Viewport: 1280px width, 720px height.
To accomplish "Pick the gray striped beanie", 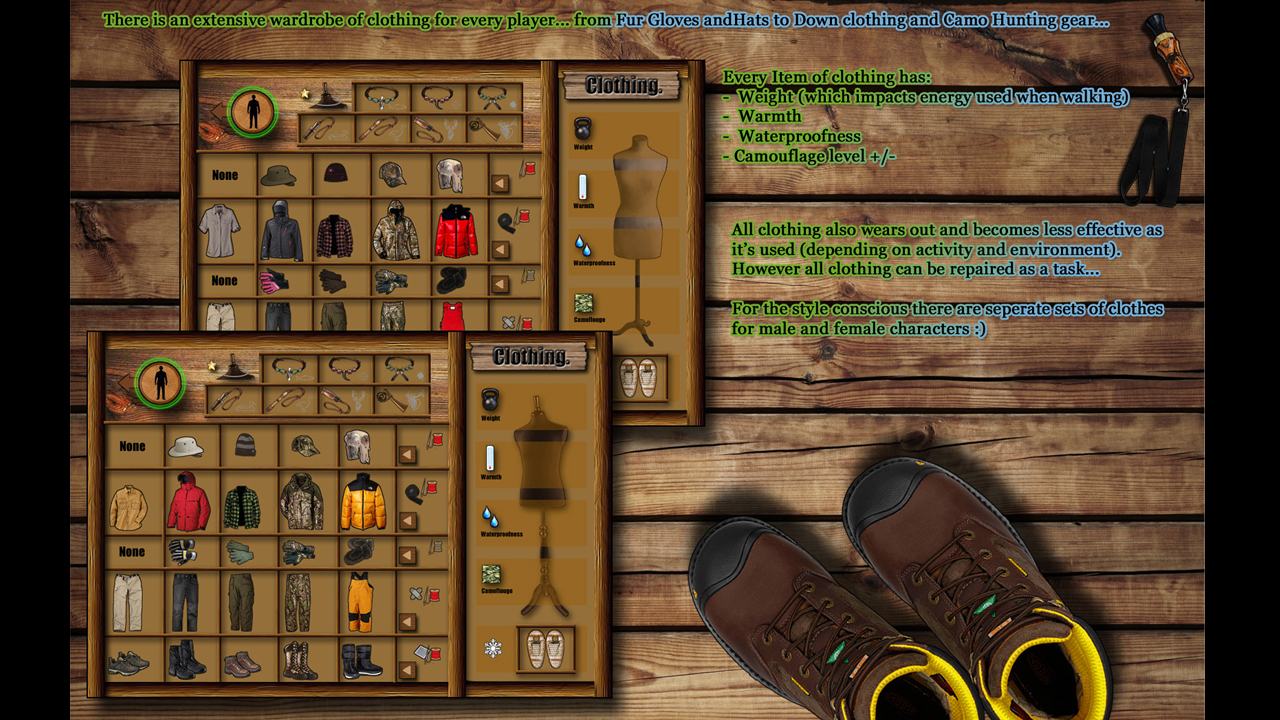I will tap(245, 445).
